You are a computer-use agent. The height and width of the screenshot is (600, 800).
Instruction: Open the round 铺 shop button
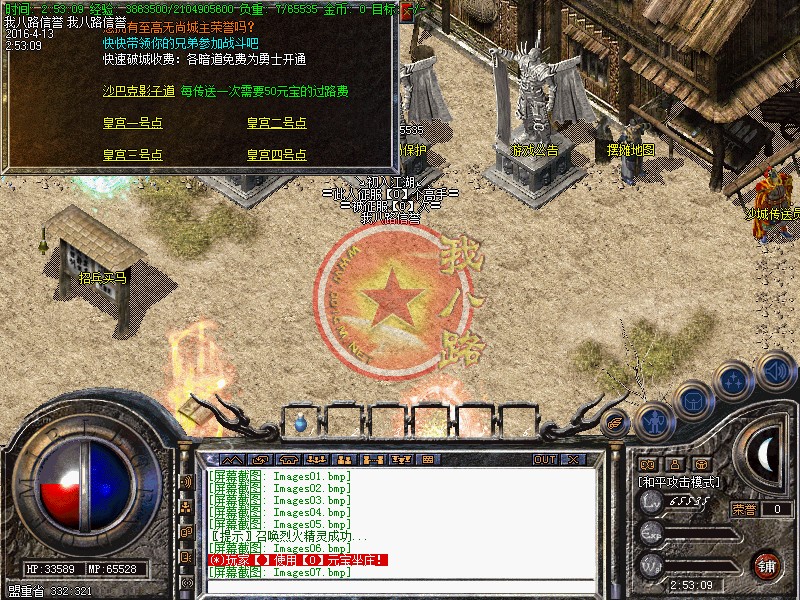tap(767, 565)
